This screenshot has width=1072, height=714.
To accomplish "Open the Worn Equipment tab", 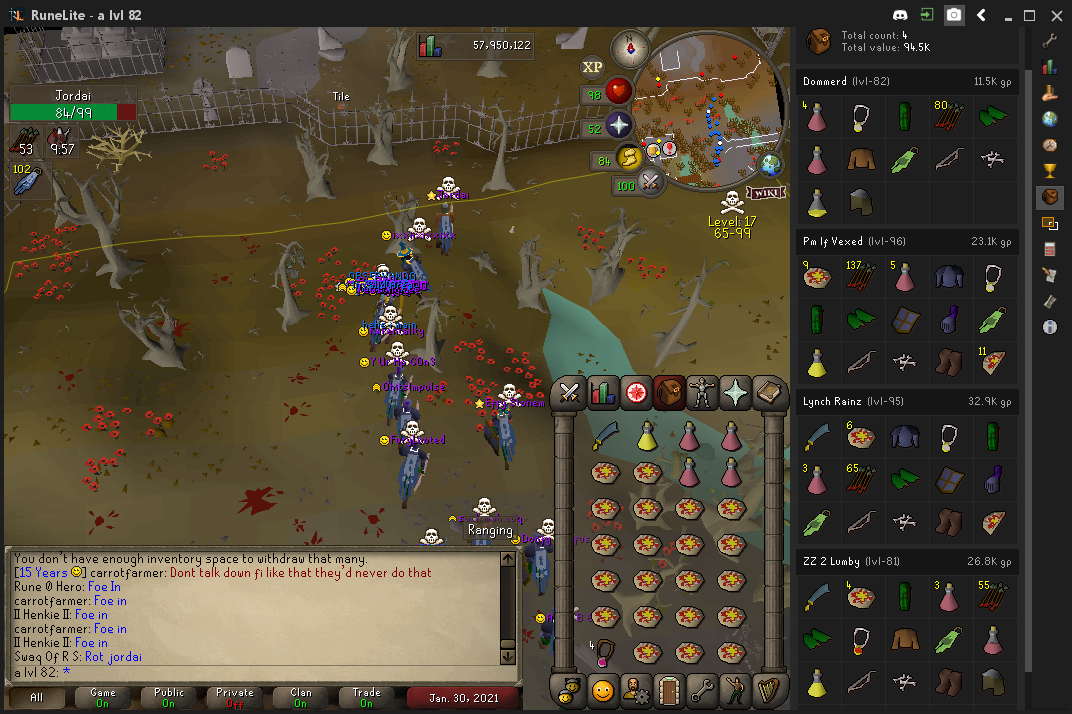I will click(702, 393).
